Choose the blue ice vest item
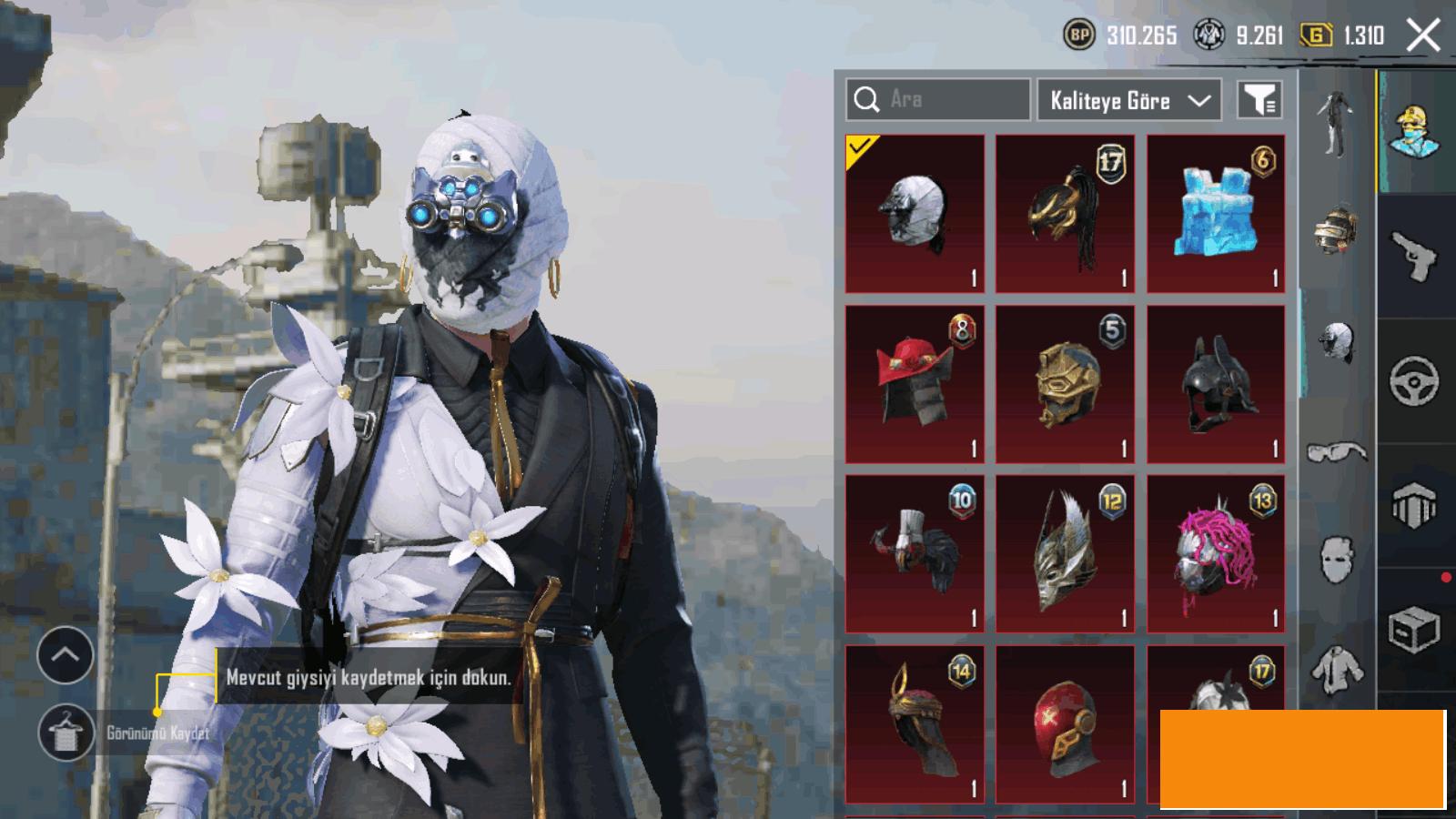The height and width of the screenshot is (819, 1456). click(x=1216, y=214)
